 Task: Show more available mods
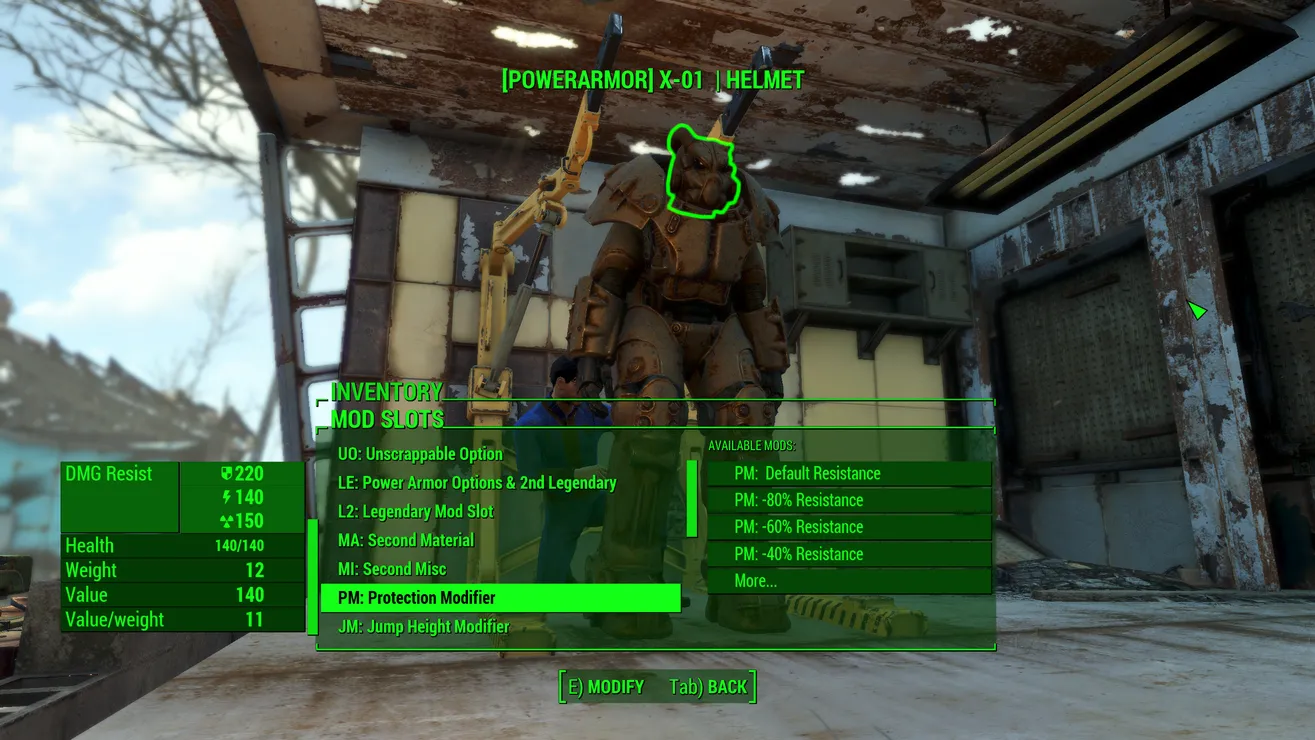point(848,581)
